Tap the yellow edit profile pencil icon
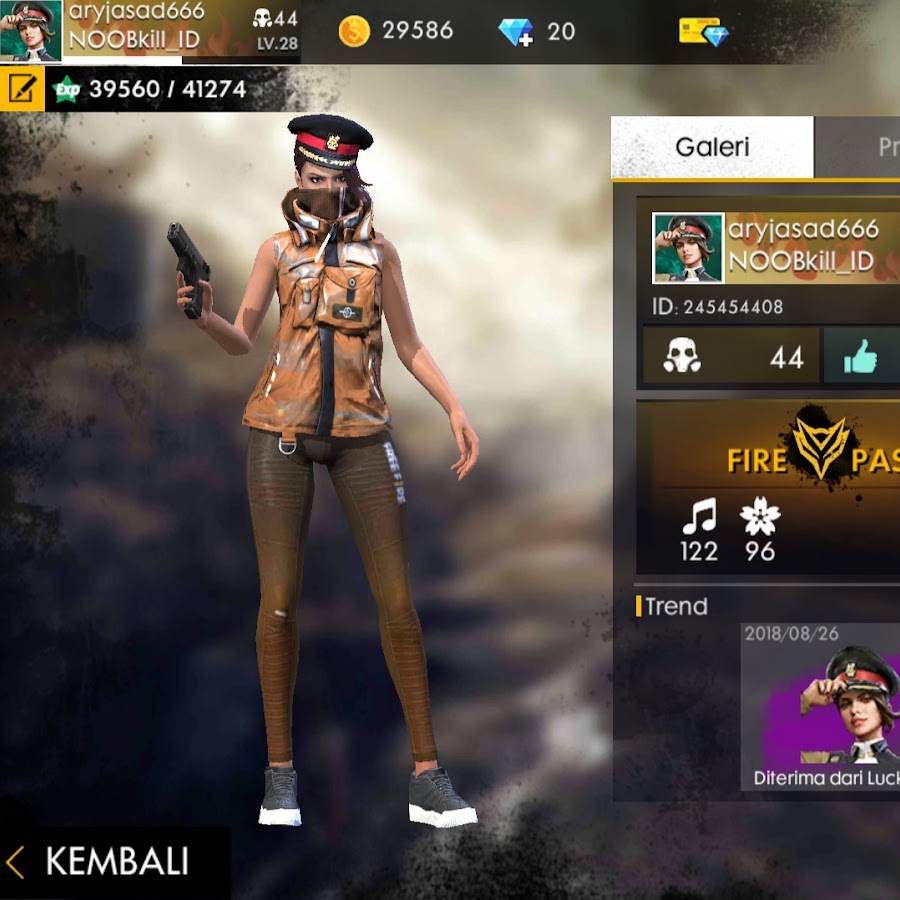Screen dimensions: 900x900 click(21, 89)
